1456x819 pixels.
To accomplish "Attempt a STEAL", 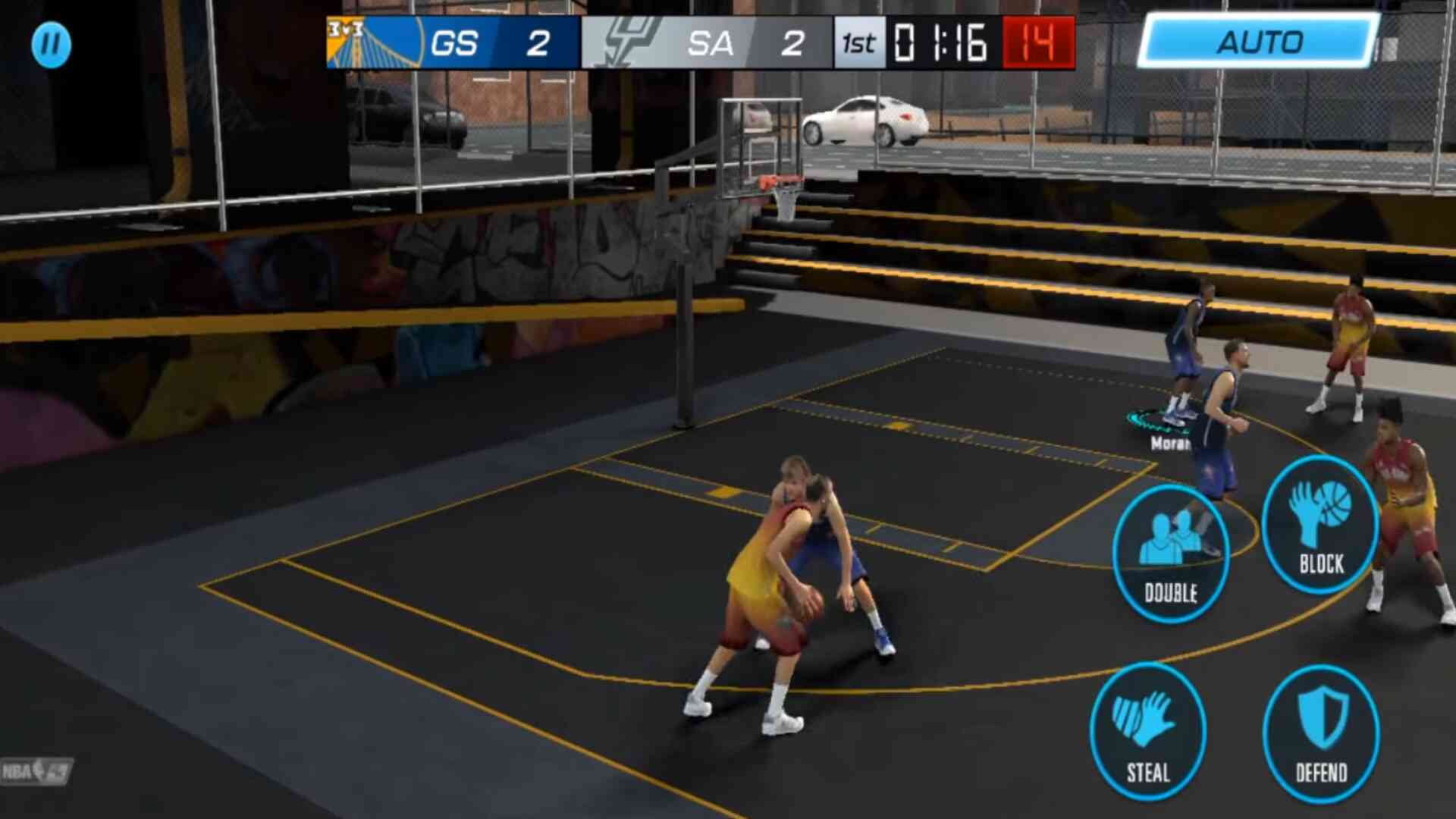I will pyautogui.click(x=1148, y=732).
